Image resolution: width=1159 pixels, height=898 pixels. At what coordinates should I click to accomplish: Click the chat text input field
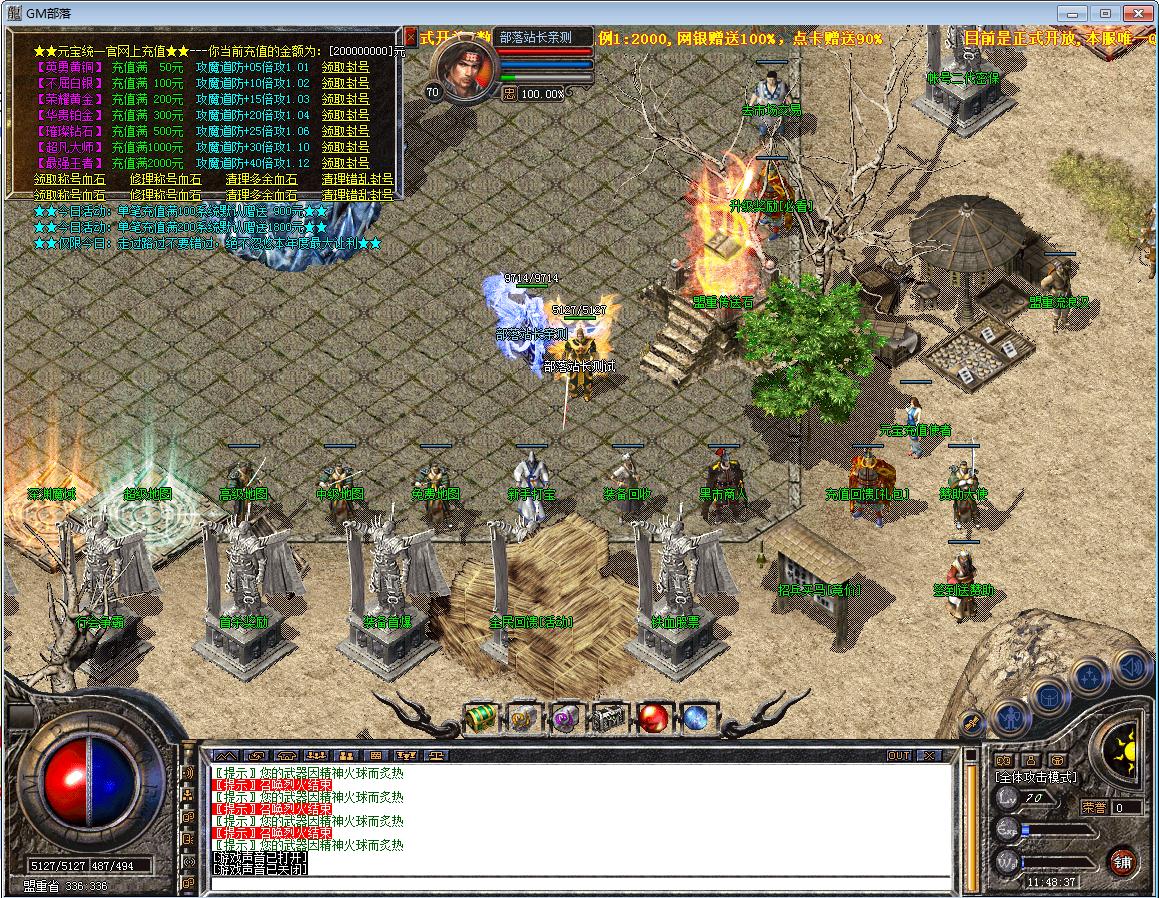(580, 882)
